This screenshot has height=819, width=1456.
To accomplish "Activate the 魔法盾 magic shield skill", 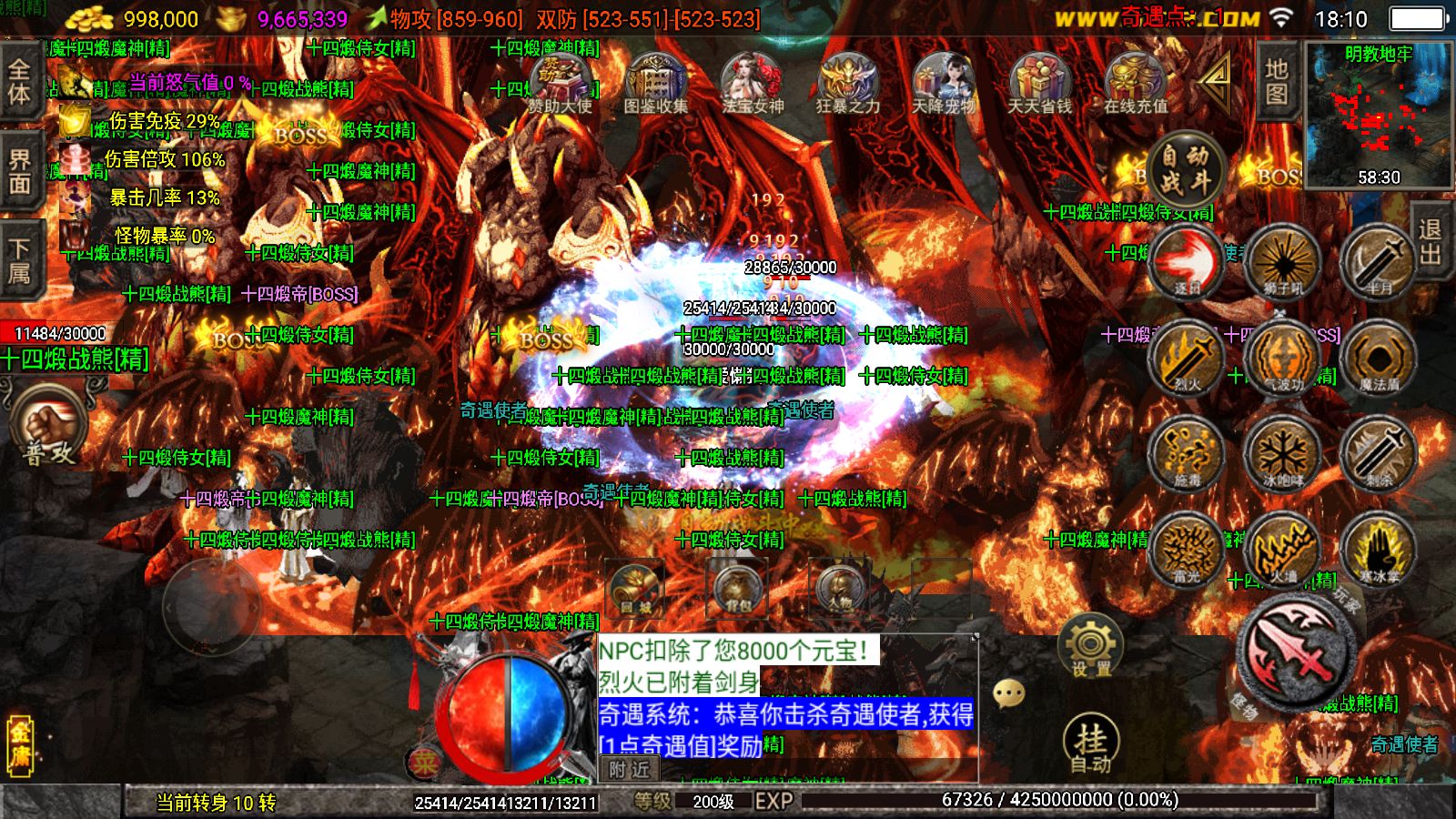I will [1379, 358].
